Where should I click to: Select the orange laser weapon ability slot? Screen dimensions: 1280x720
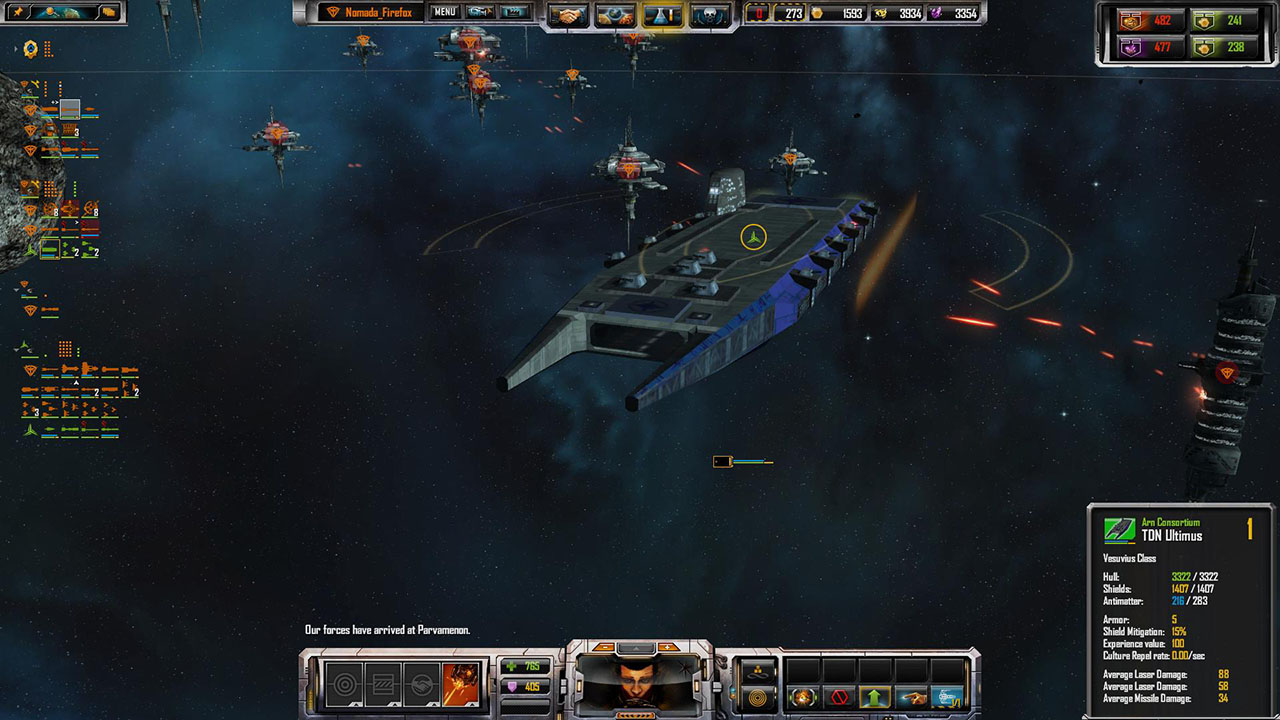(x=461, y=685)
